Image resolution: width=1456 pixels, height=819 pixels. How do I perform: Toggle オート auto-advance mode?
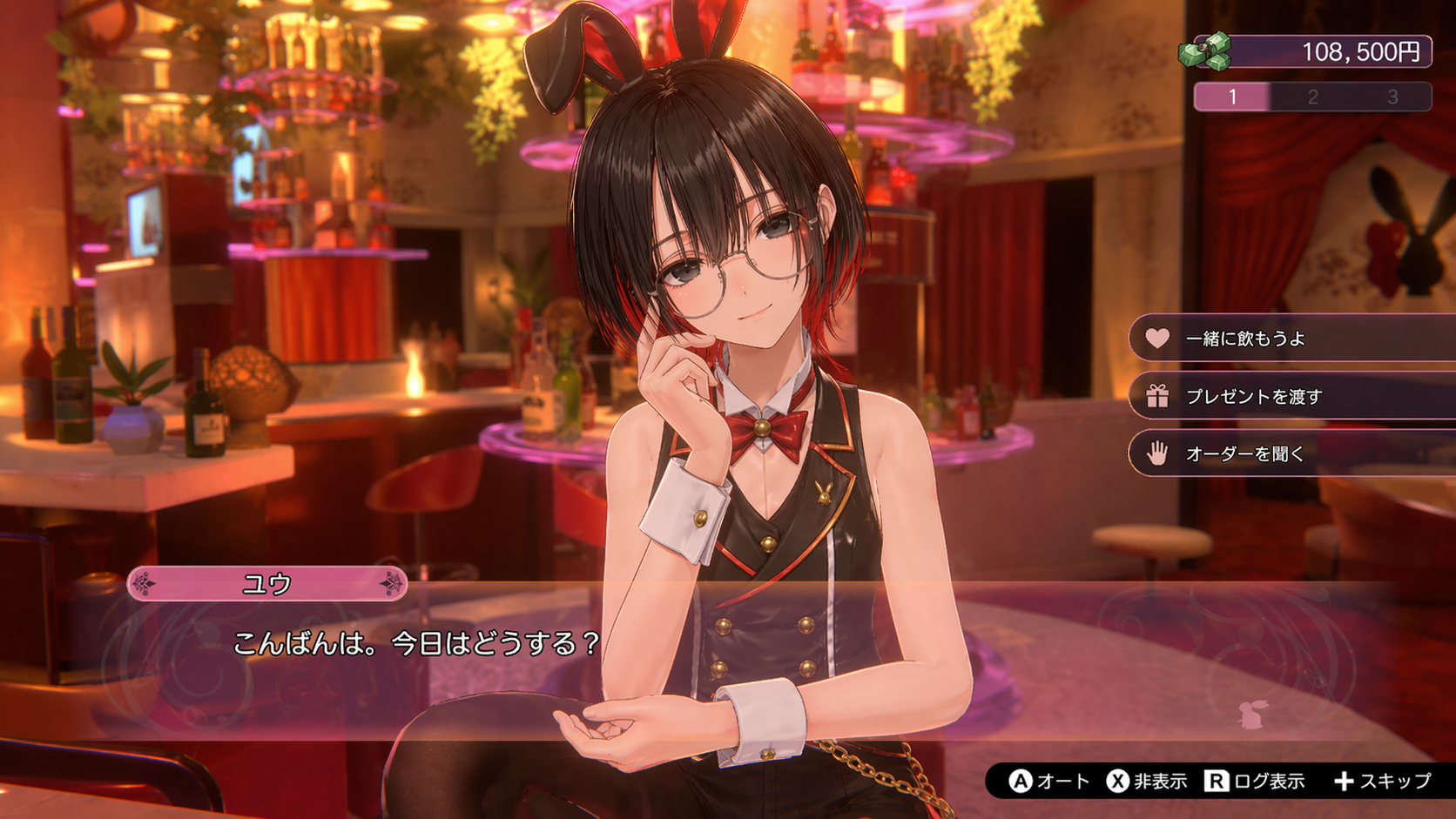coord(1049,781)
